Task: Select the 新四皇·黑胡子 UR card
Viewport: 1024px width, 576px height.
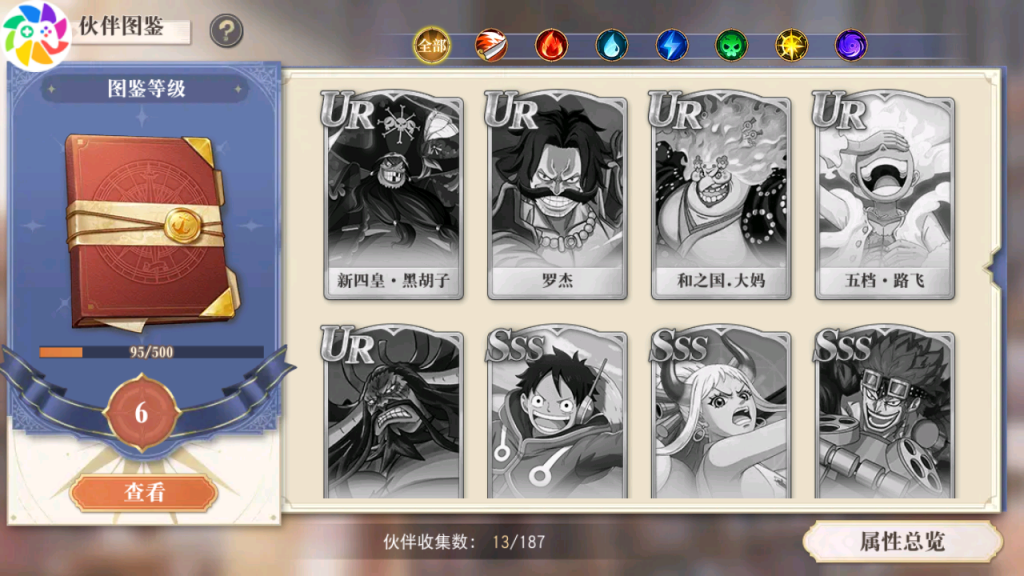Action: [x=394, y=197]
